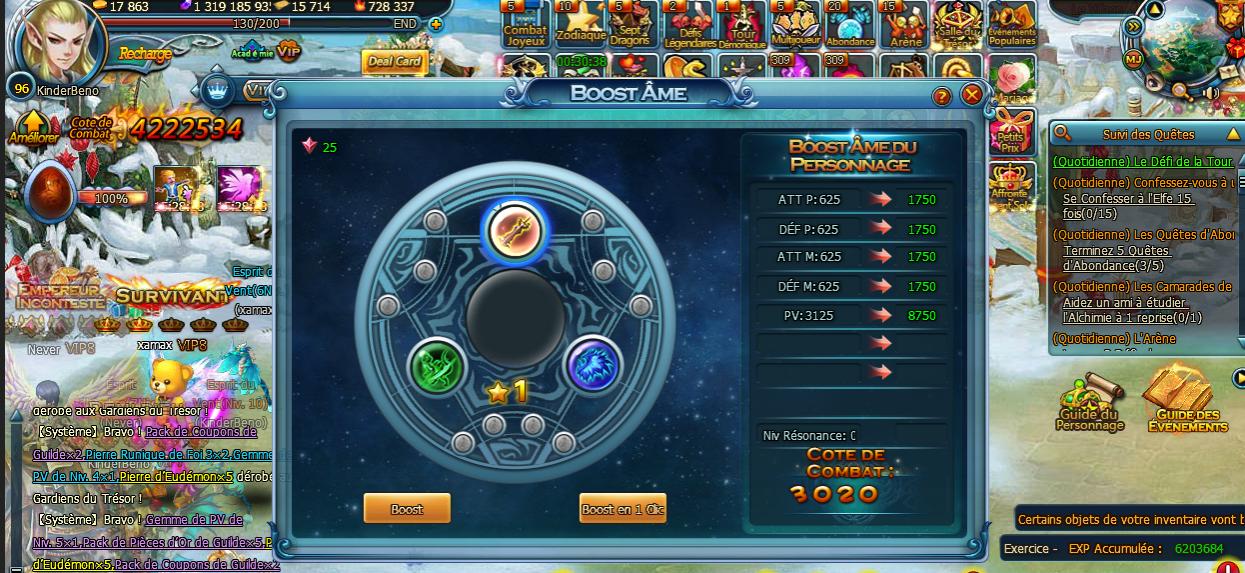This screenshot has width=1245, height=573.
Task: Activate Boost en 1 Clic
Action: click(x=622, y=509)
